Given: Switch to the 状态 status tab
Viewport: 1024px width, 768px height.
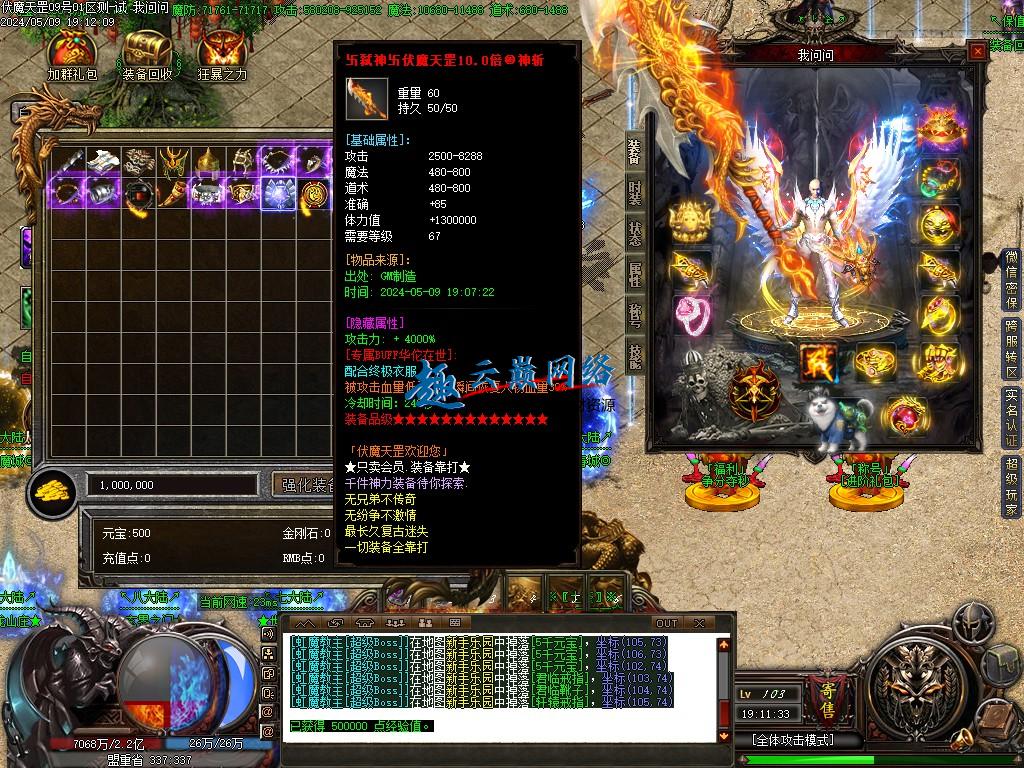Looking at the screenshot, I should pos(635,233).
